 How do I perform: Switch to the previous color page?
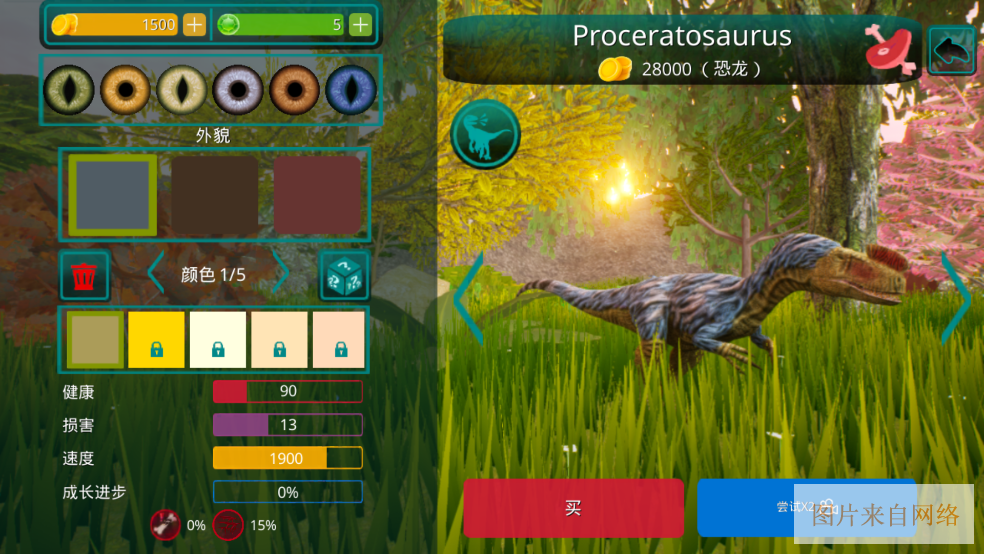pyautogui.click(x=155, y=274)
